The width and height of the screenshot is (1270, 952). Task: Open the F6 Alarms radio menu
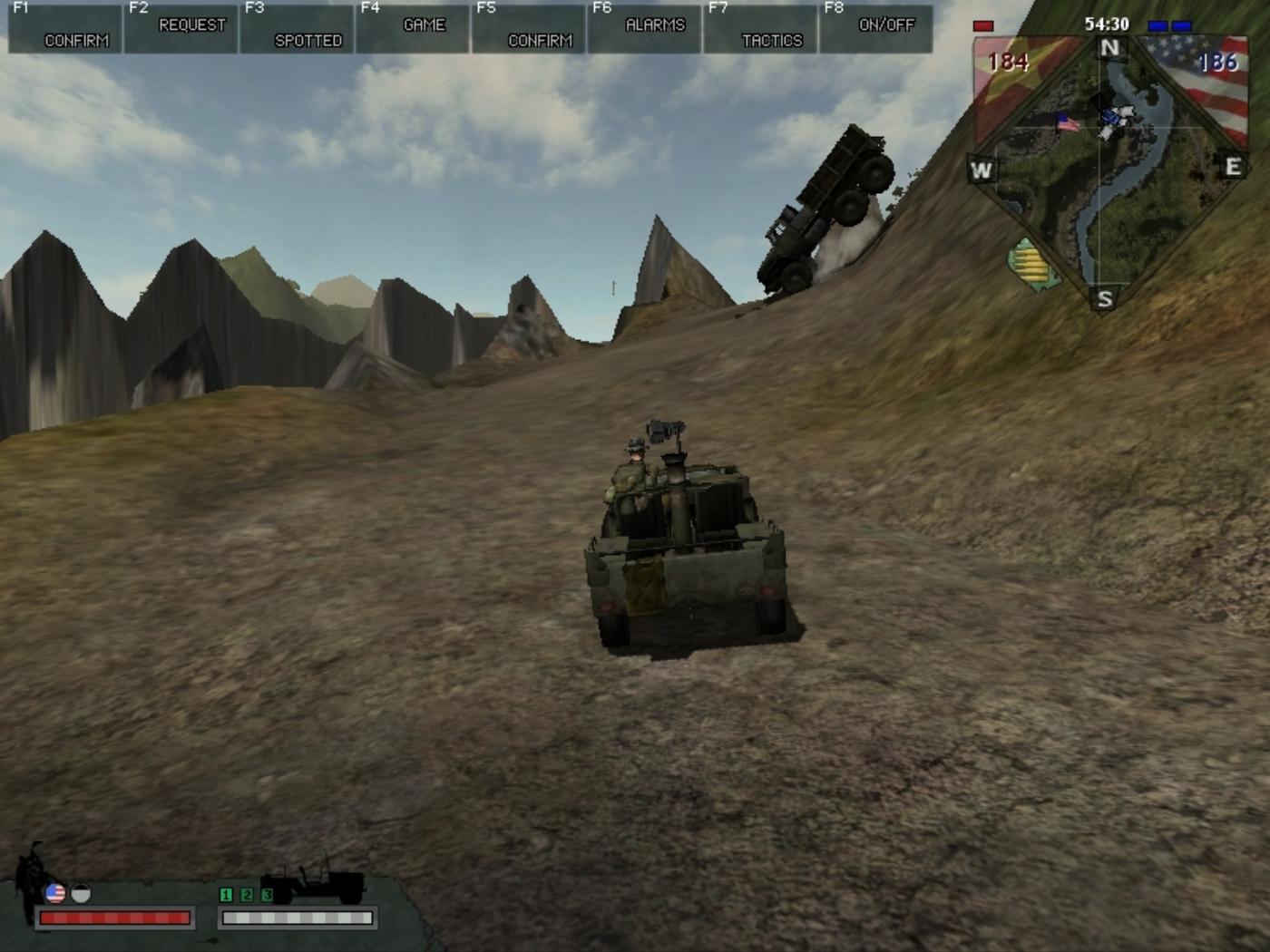tap(645, 28)
